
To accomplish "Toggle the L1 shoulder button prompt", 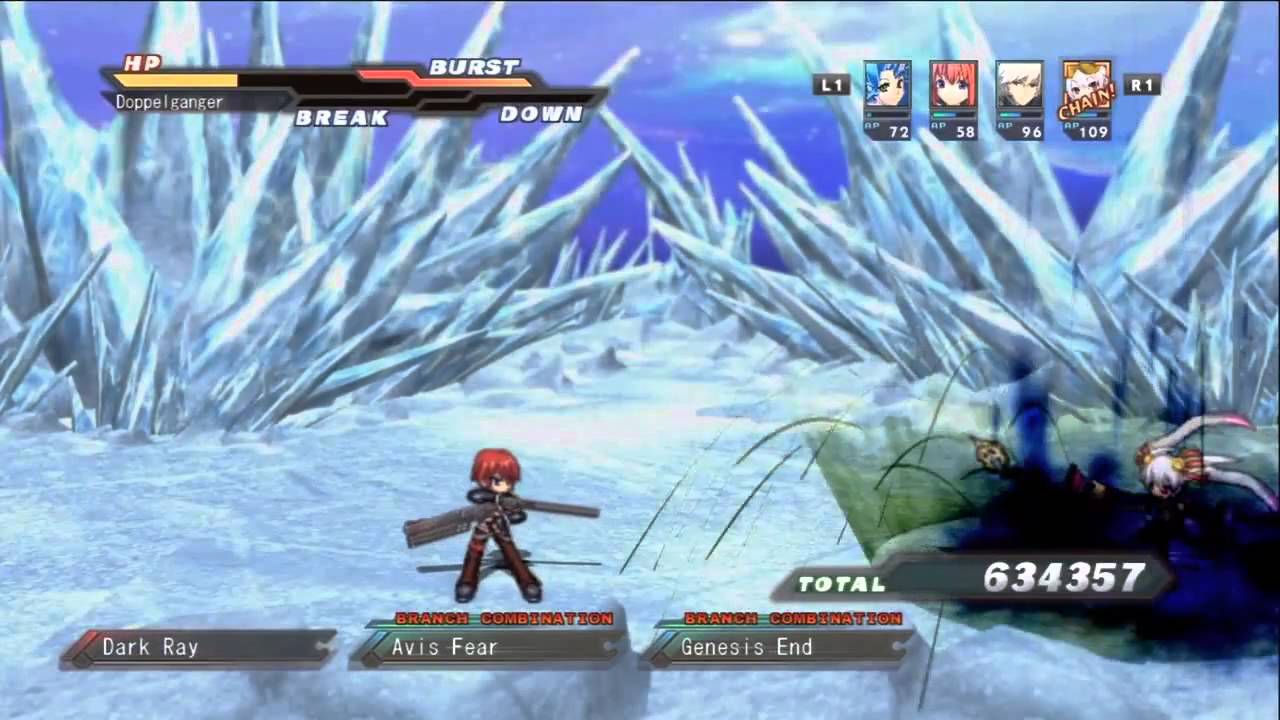I will (832, 85).
